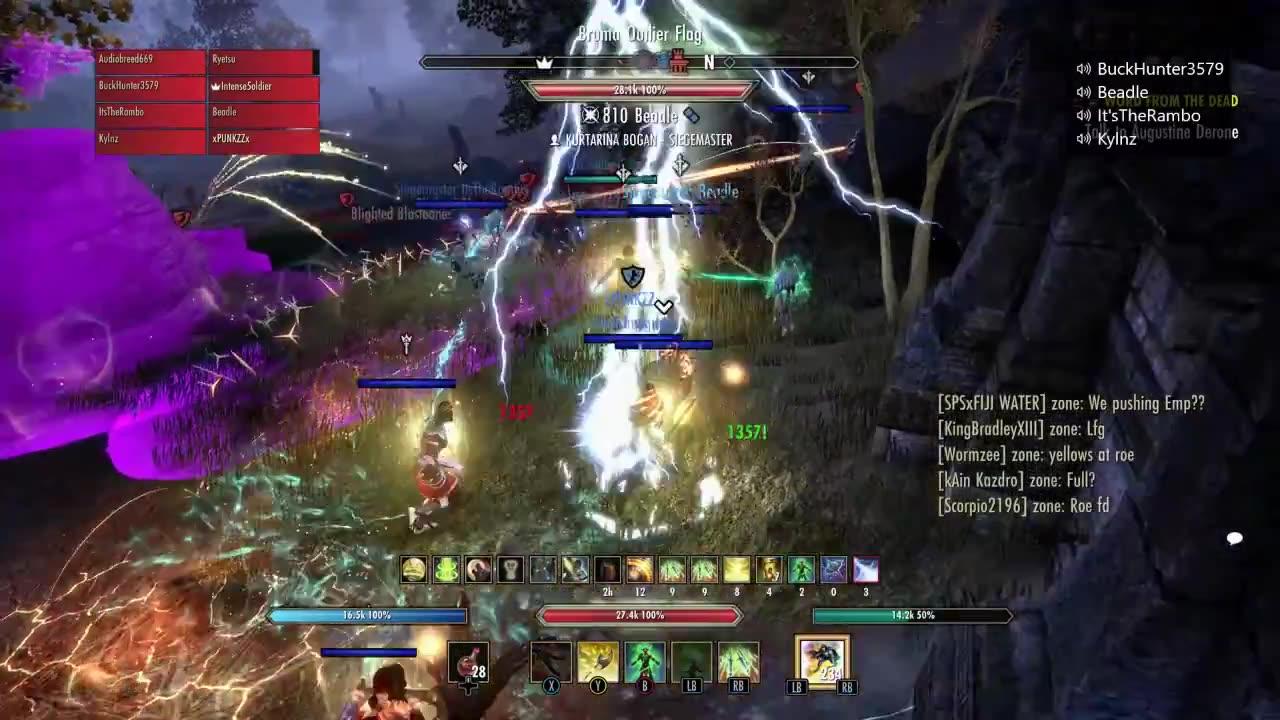Viewport: 1280px width, 720px height.
Task: Open the chat bubble near bottom right
Action: [x=1233, y=539]
